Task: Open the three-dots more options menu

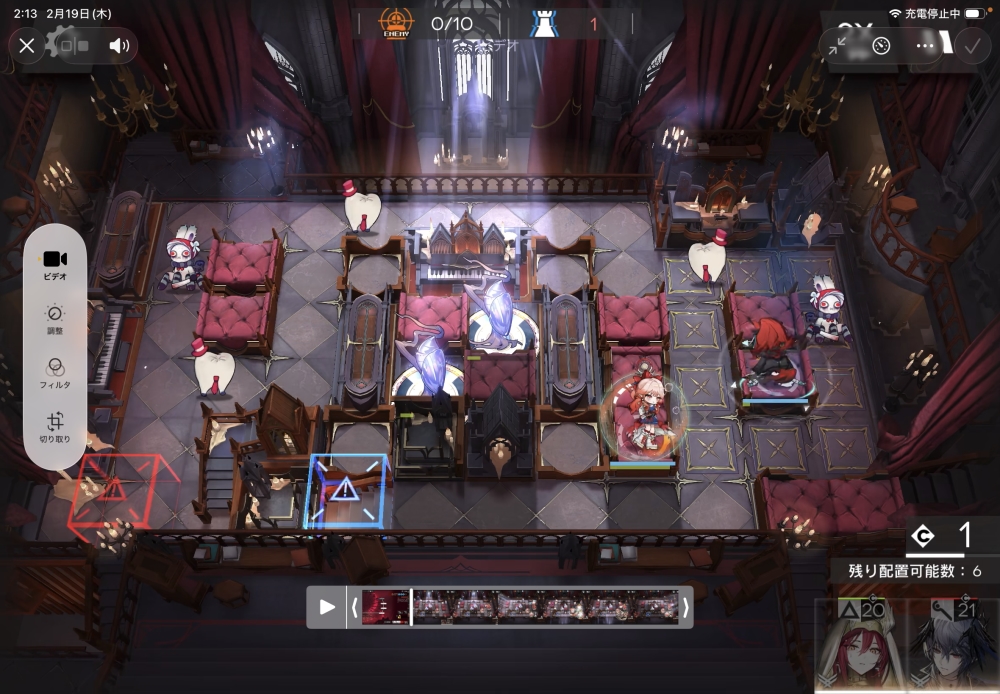Action: [x=925, y=46]
